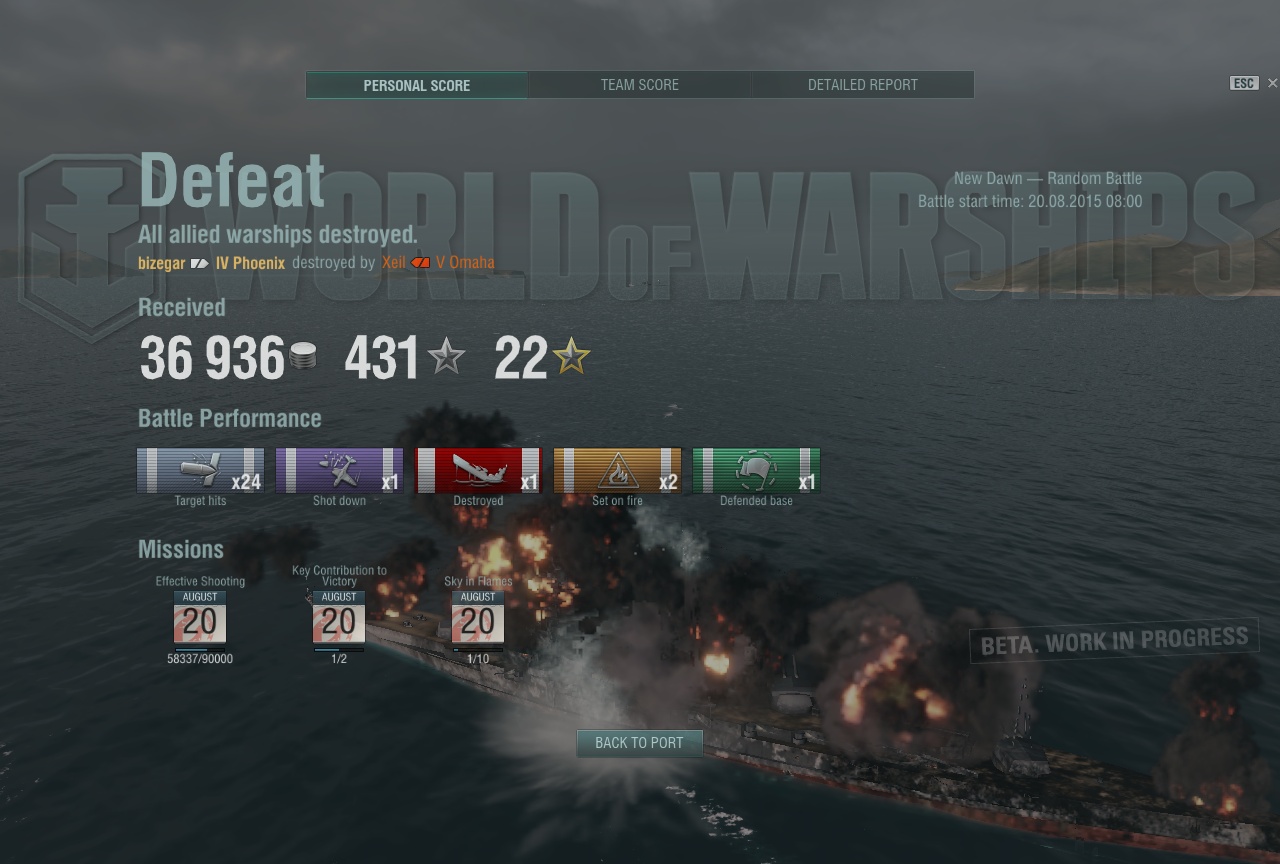
Task: Click the Sky in Flames mission icon
Action: (478, 618)
